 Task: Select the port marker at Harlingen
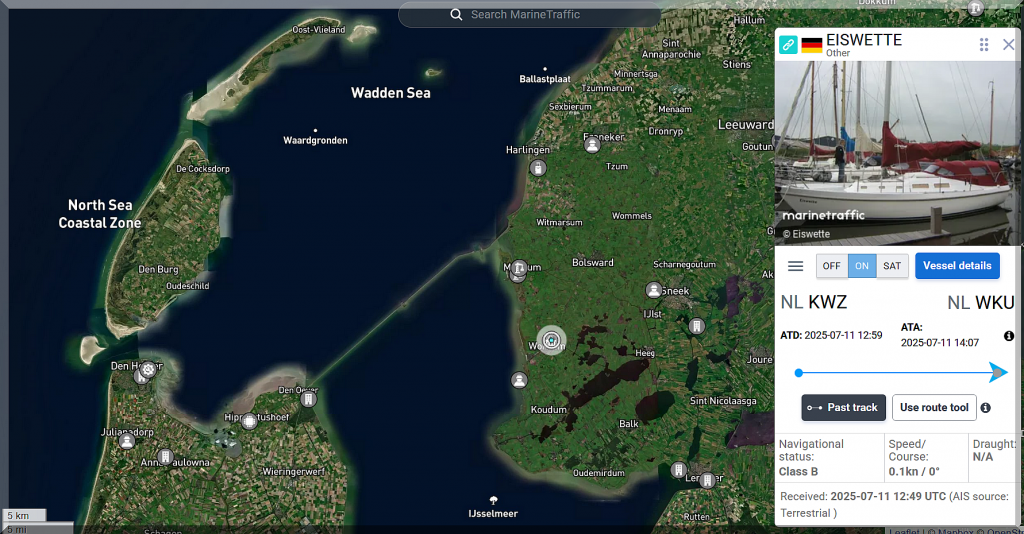(538, 168)
